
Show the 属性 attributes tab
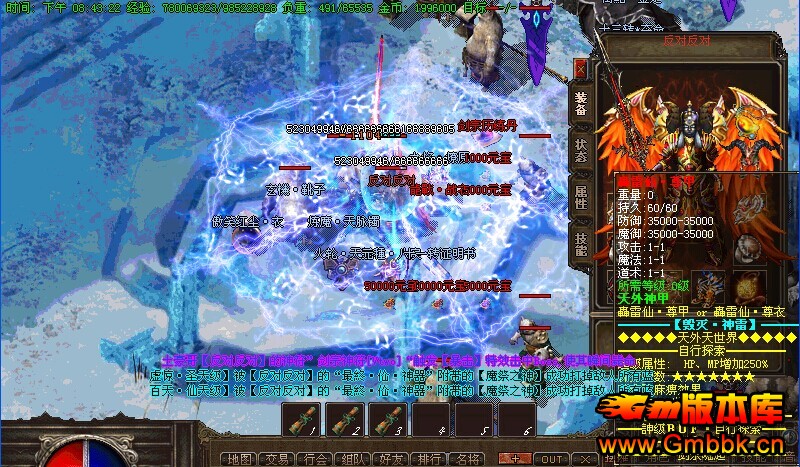[x=581, y=196]
